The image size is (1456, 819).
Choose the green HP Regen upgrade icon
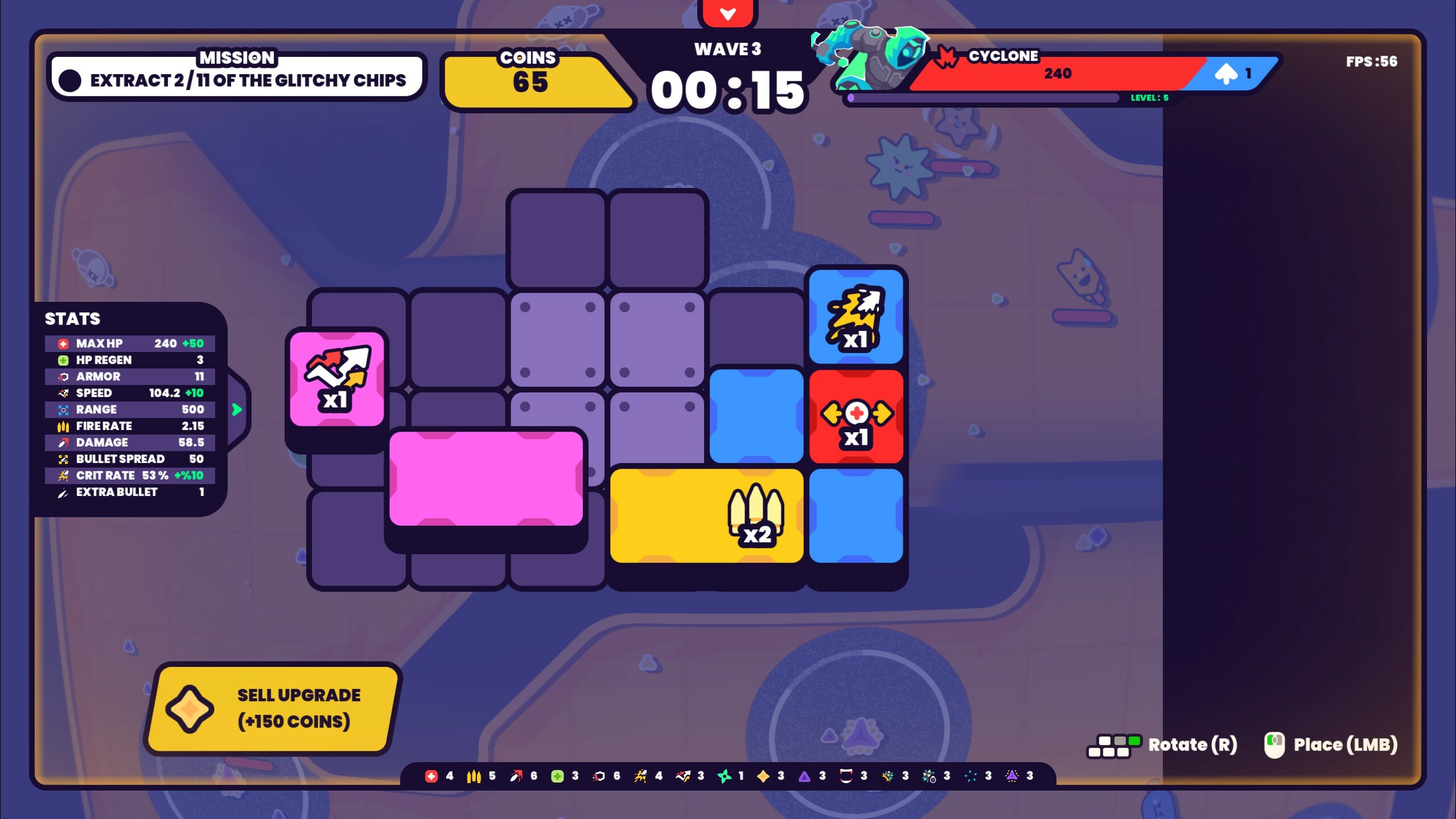coord(558,776)
